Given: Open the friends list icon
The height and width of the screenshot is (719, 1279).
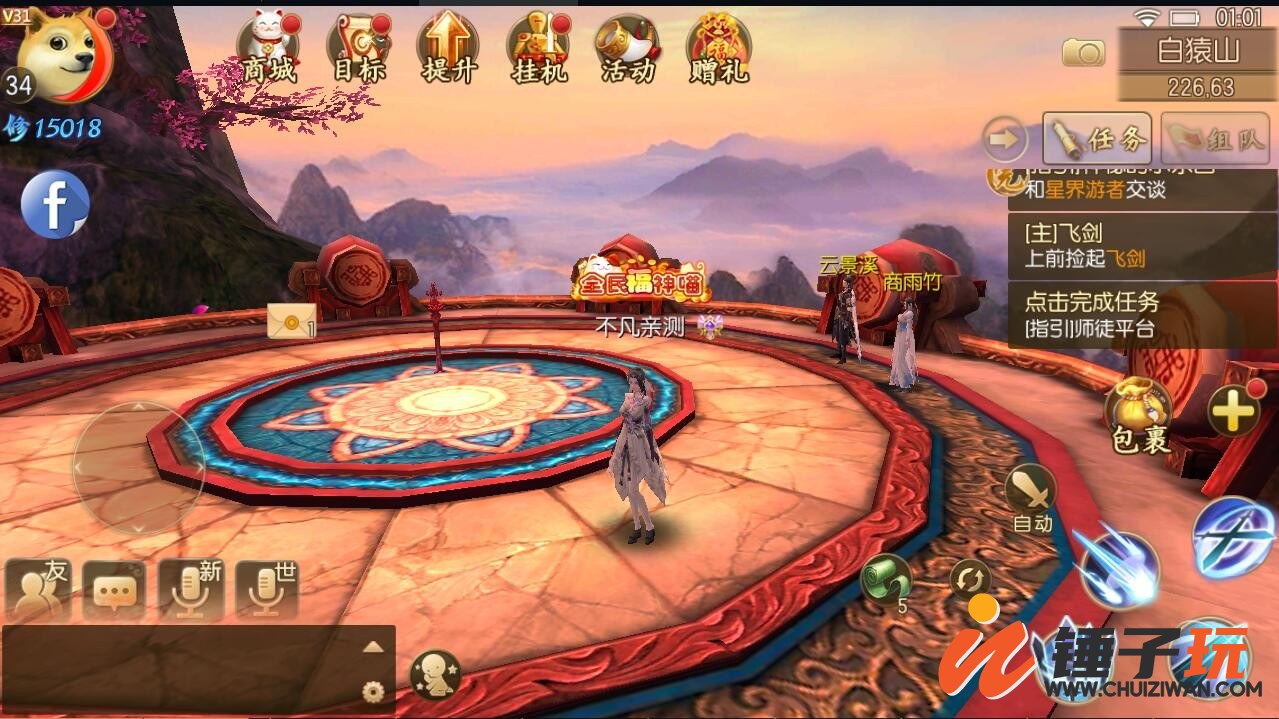Looking at the screenshot, I should coord(38,589).
